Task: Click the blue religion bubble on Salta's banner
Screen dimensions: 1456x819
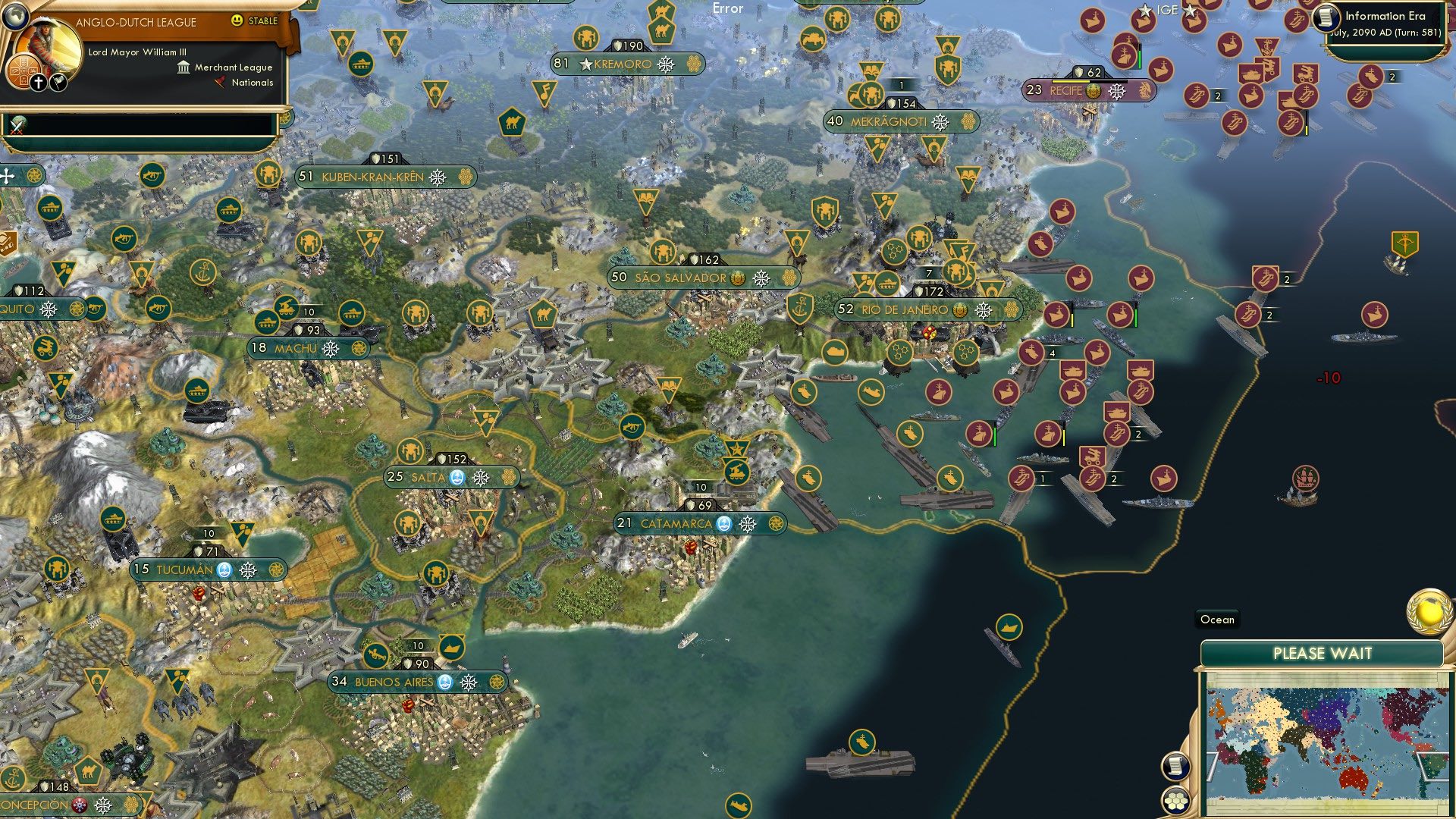Action: [x=457, y=479]
